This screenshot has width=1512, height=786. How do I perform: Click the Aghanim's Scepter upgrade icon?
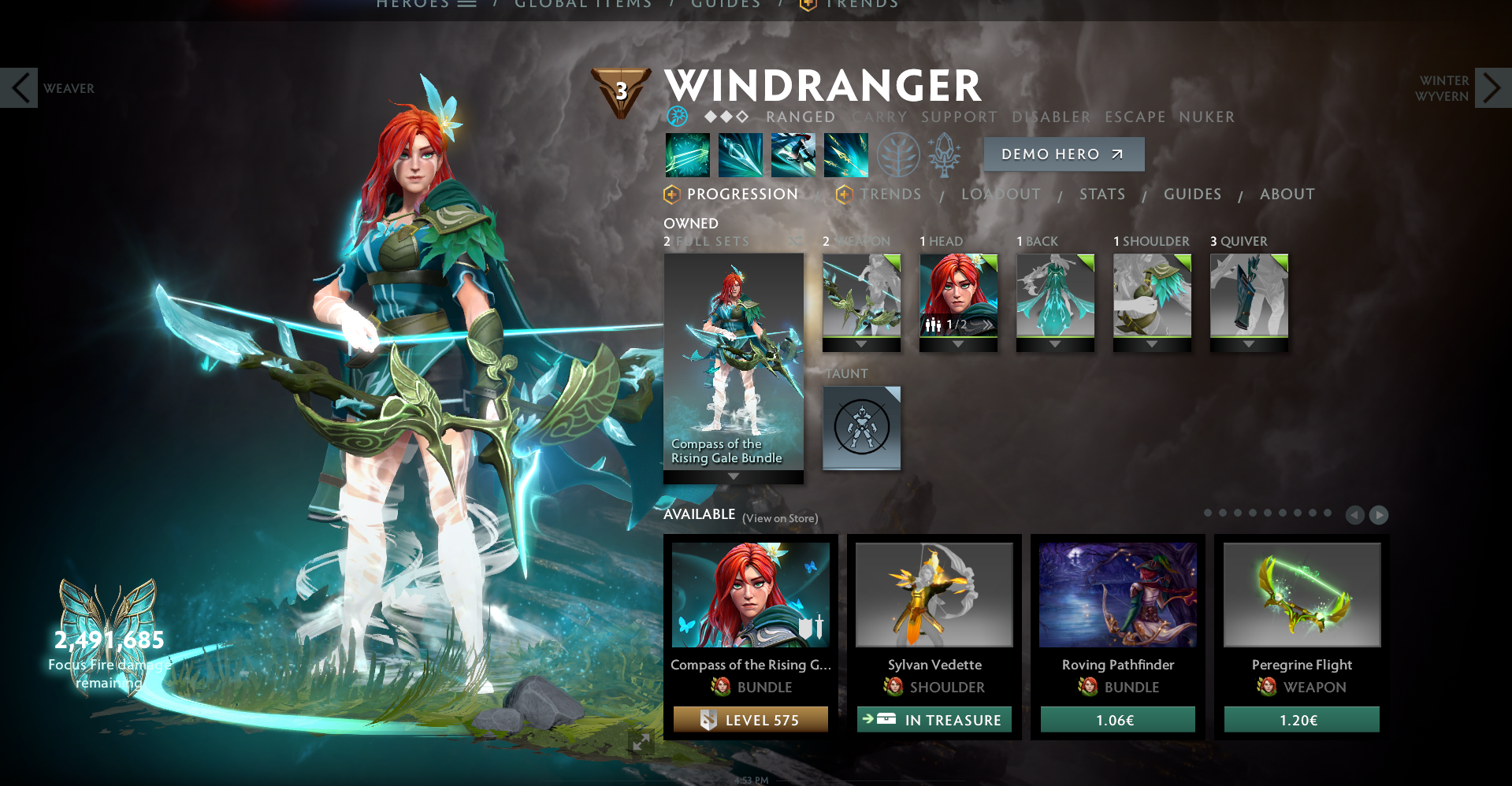[x=944, y=154]
